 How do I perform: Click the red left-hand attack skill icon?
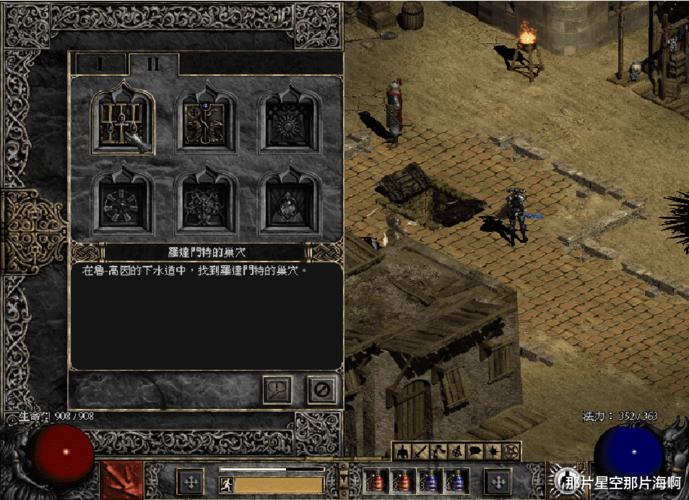(x=122, y=480)
